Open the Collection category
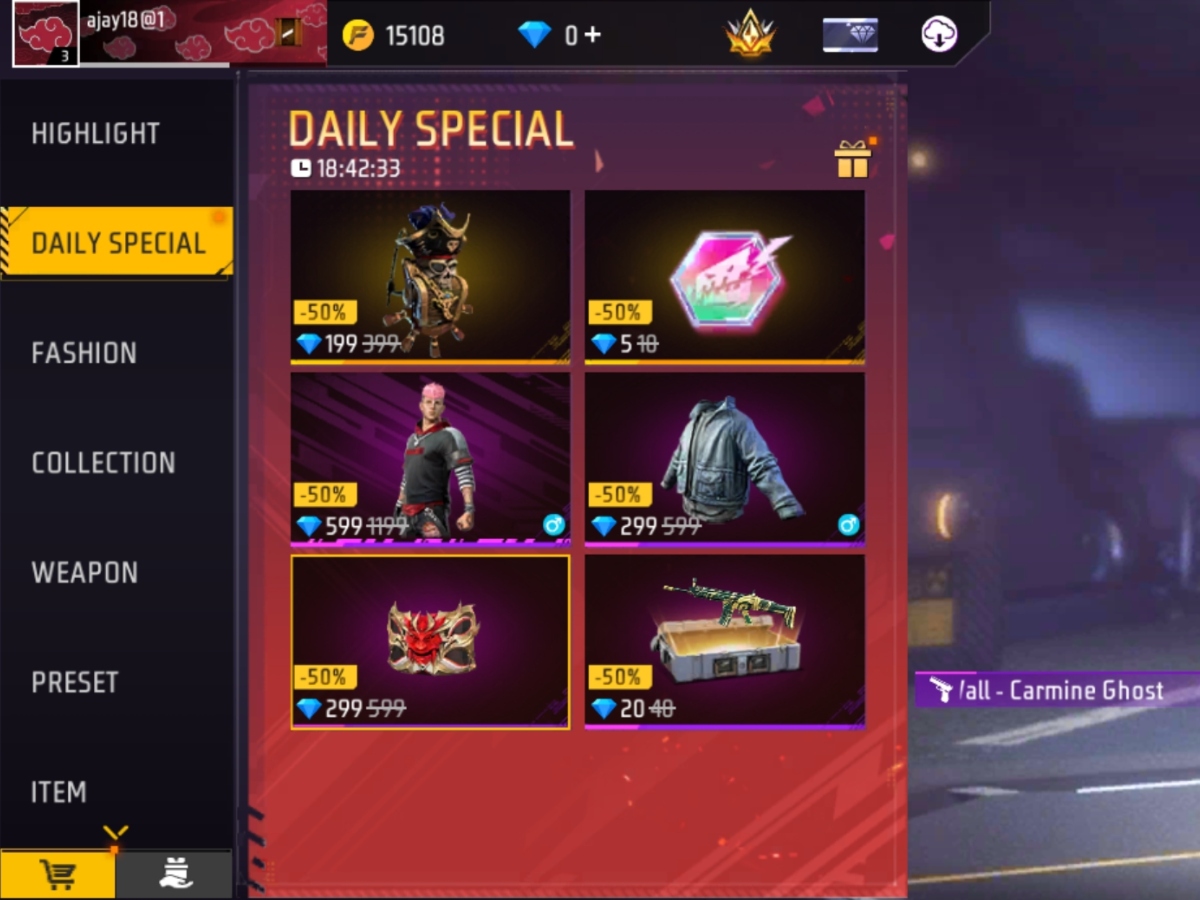Image resolution: width=1200 pixels, height=900 pixels. click(103, 463)
